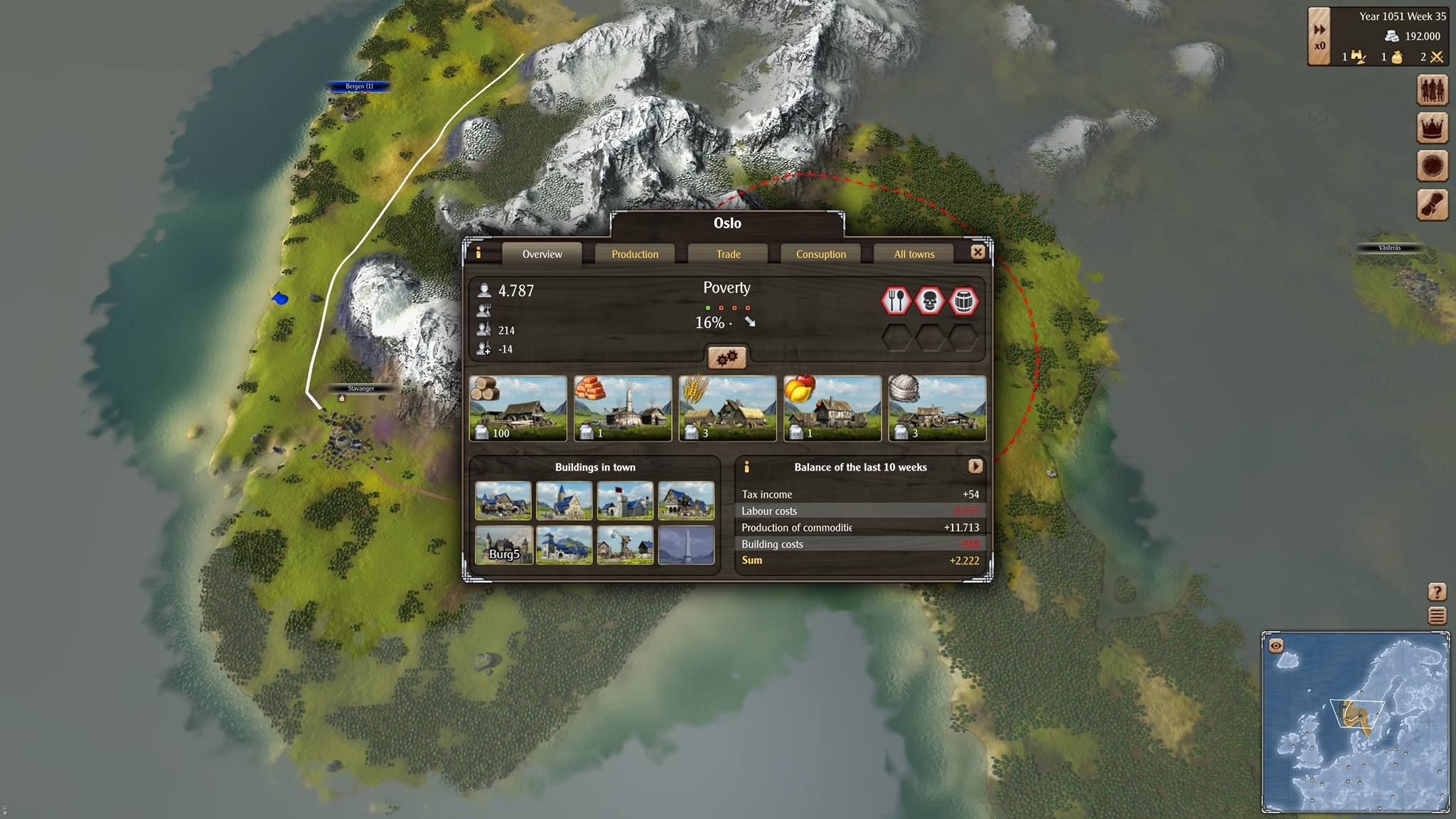Select the Burg5 castle building
Viewport: 1456px width, 819px height.
[x=503, y=545]
